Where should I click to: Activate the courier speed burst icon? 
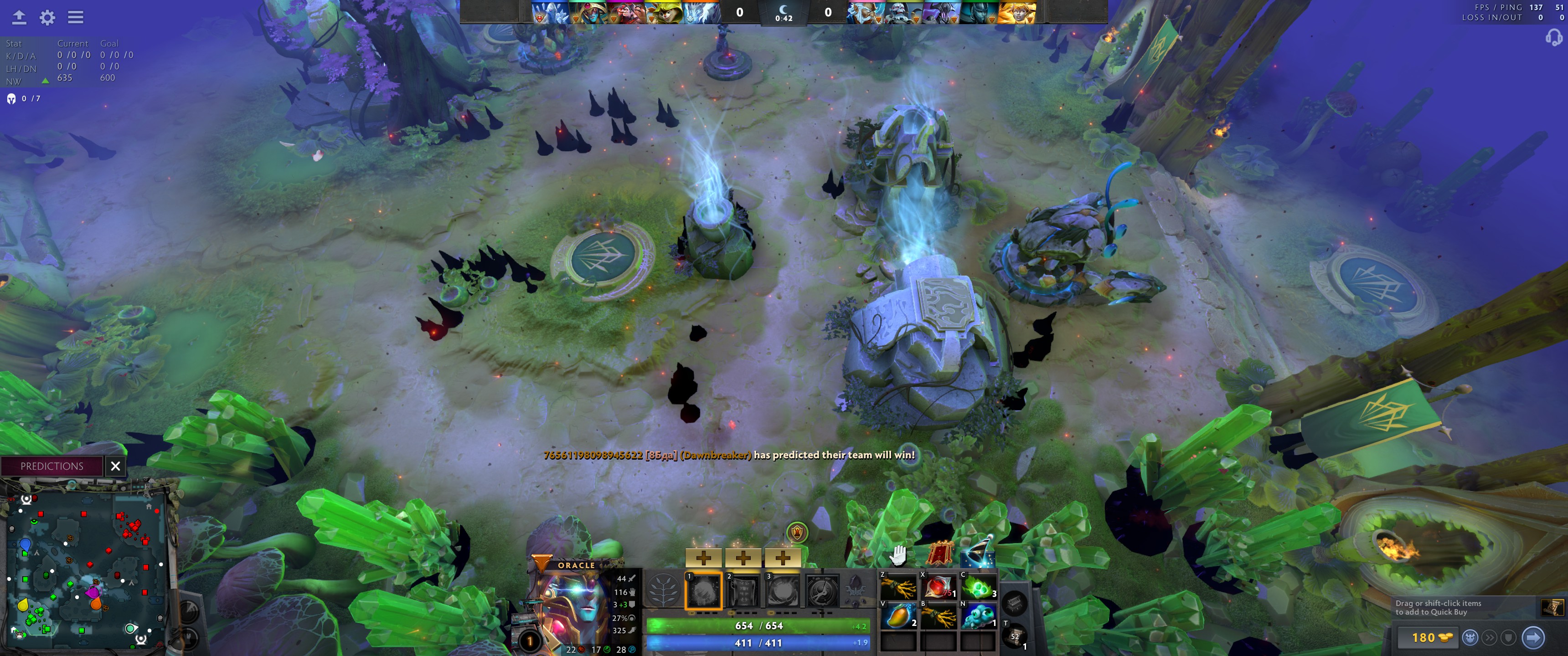click(1490, 638)
